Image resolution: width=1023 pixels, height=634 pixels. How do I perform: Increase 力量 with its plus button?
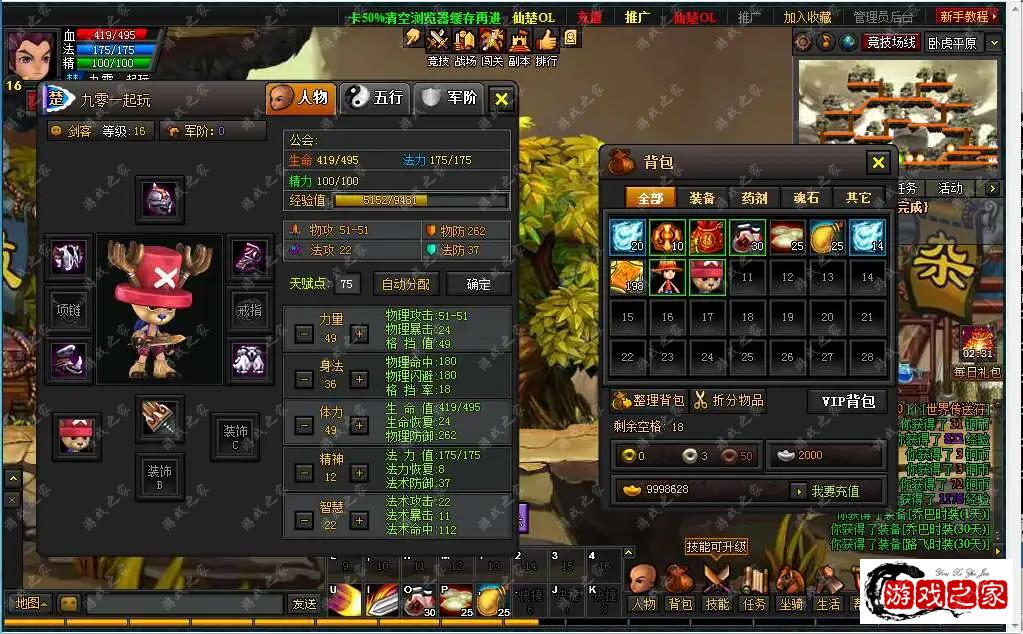(359, 334)
